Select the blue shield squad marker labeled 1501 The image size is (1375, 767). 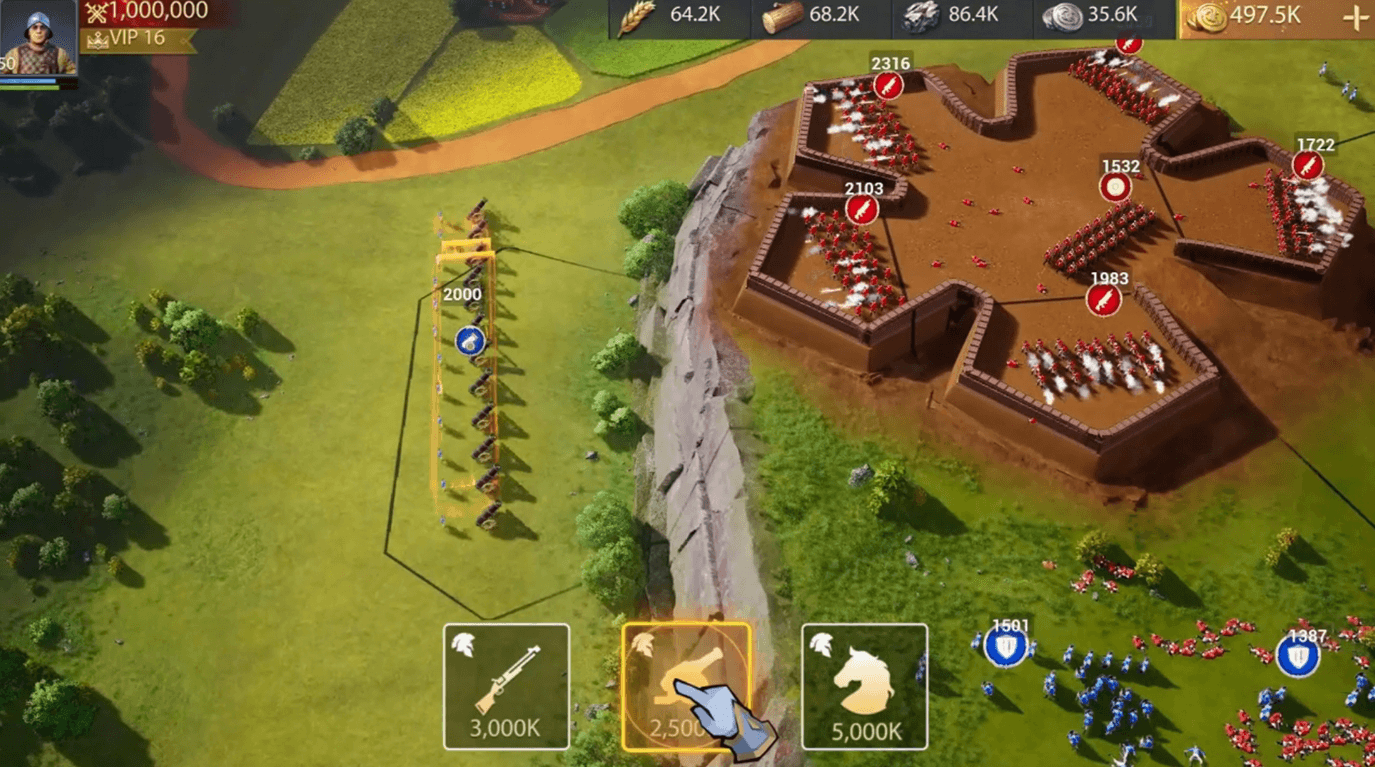click(x=1006, y=648)
